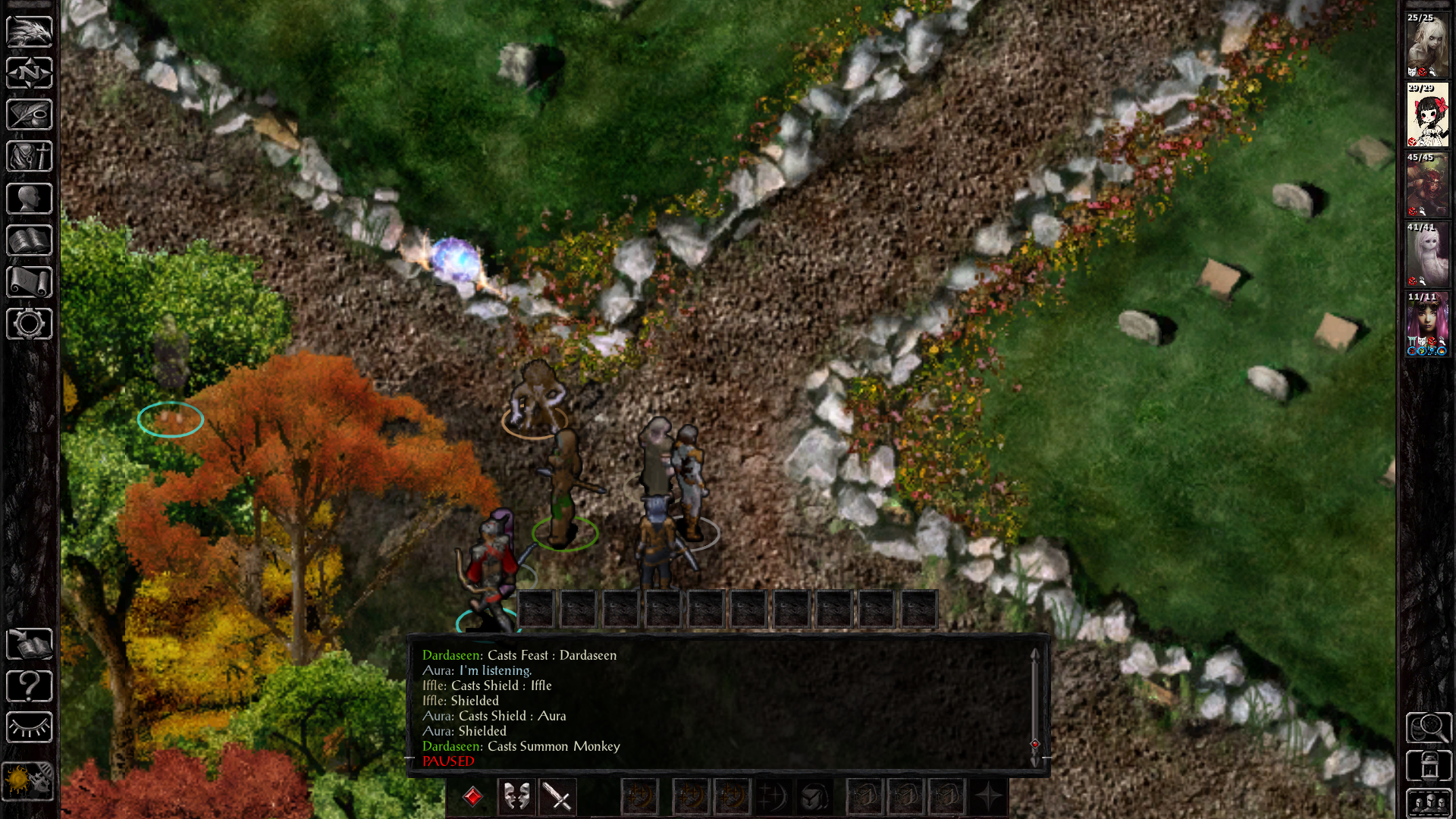Select all party members with the three helmets button
Screen dimensions: 1456x819
tap(1429, 802)
